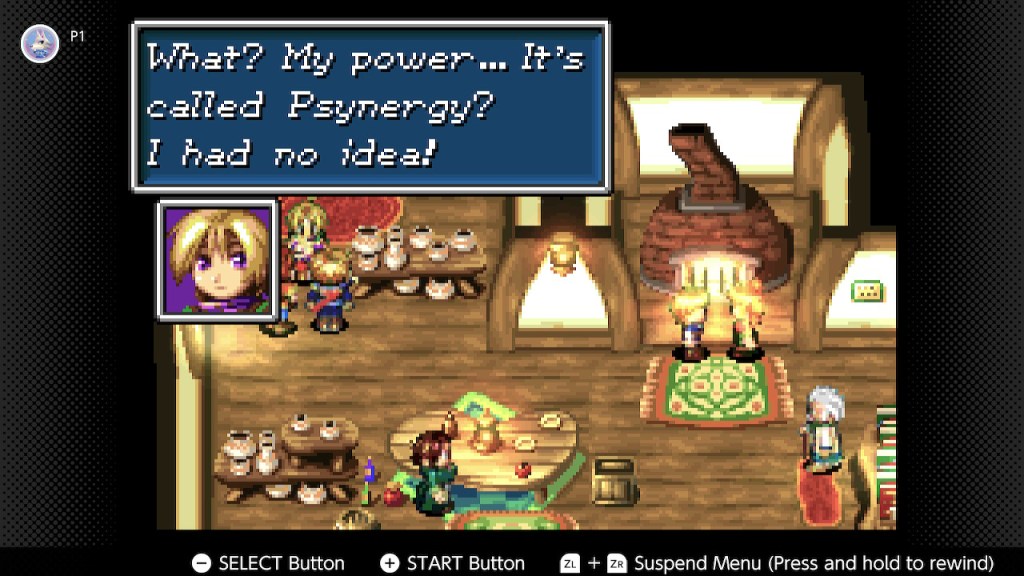The image size is (1024, 576).
Task: Select the P1 player profile avatar
Action: tap(40, 44)
